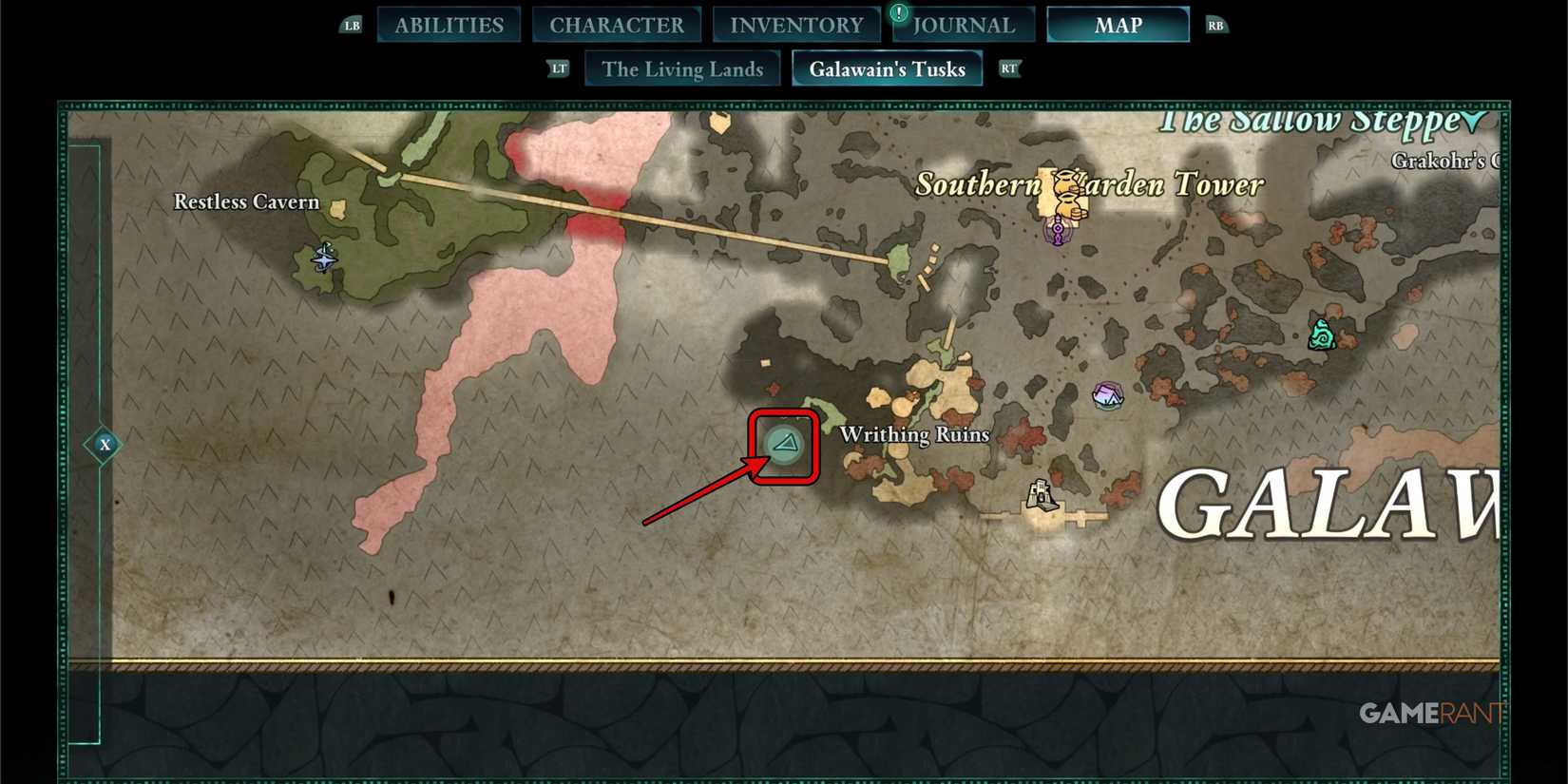Open the ABILITIES screen
Screen dimensions: 1568x784
pos(448,24)
